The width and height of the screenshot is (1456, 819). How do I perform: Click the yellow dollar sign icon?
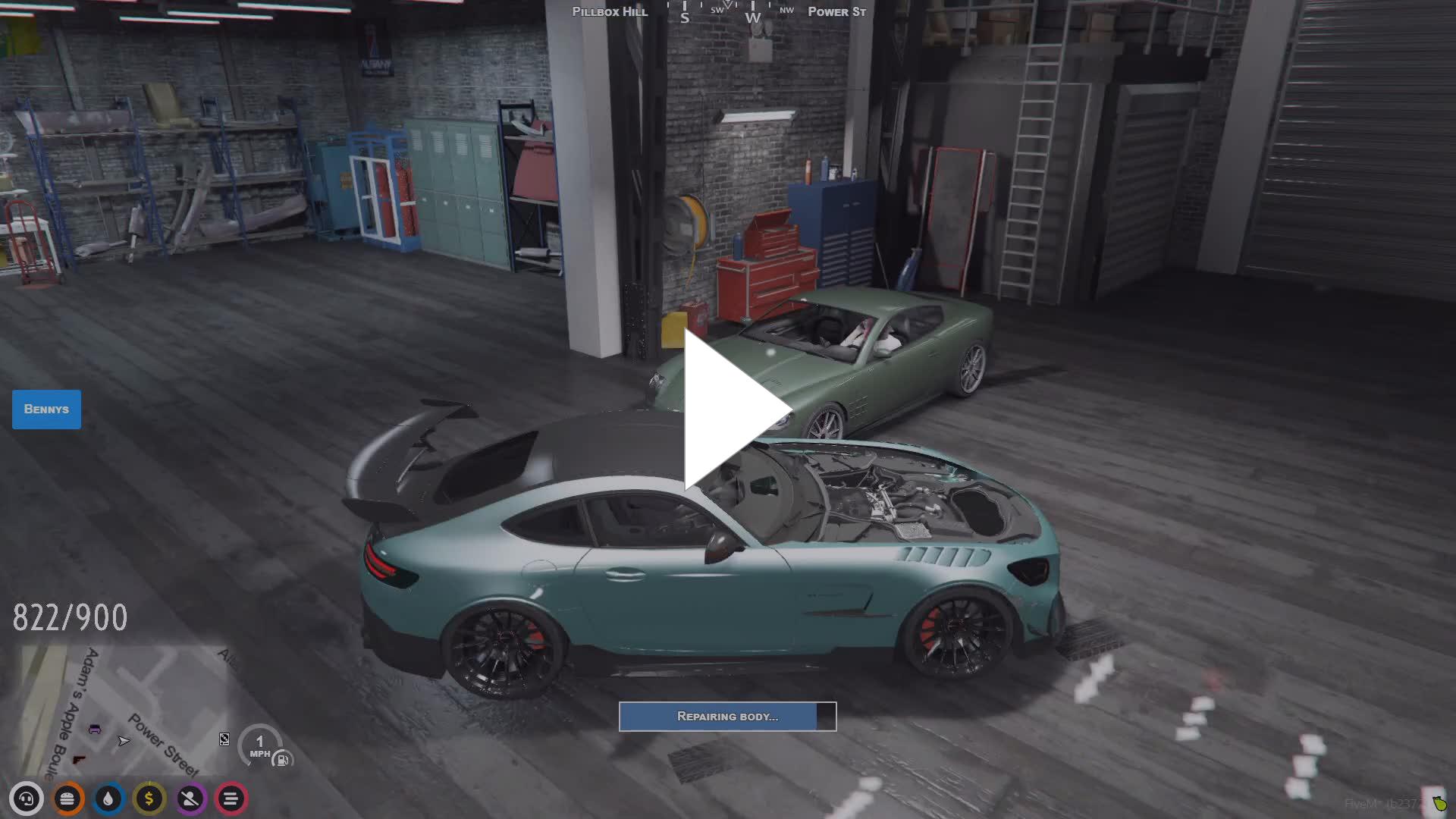point(149,799)
